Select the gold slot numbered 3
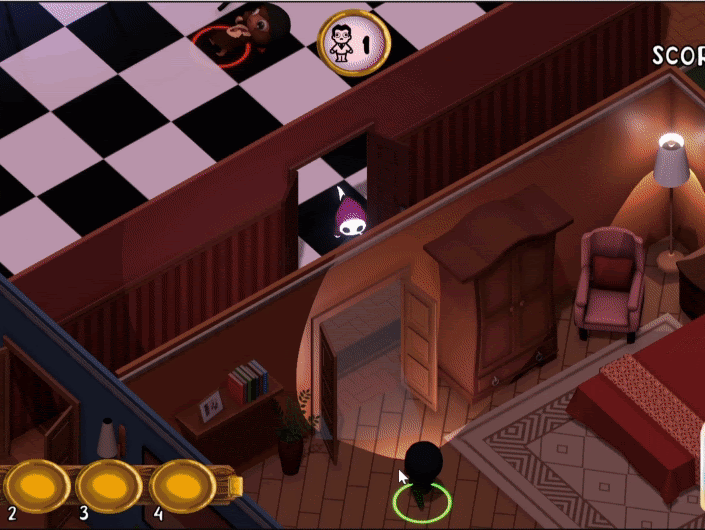 coord(108,486)
